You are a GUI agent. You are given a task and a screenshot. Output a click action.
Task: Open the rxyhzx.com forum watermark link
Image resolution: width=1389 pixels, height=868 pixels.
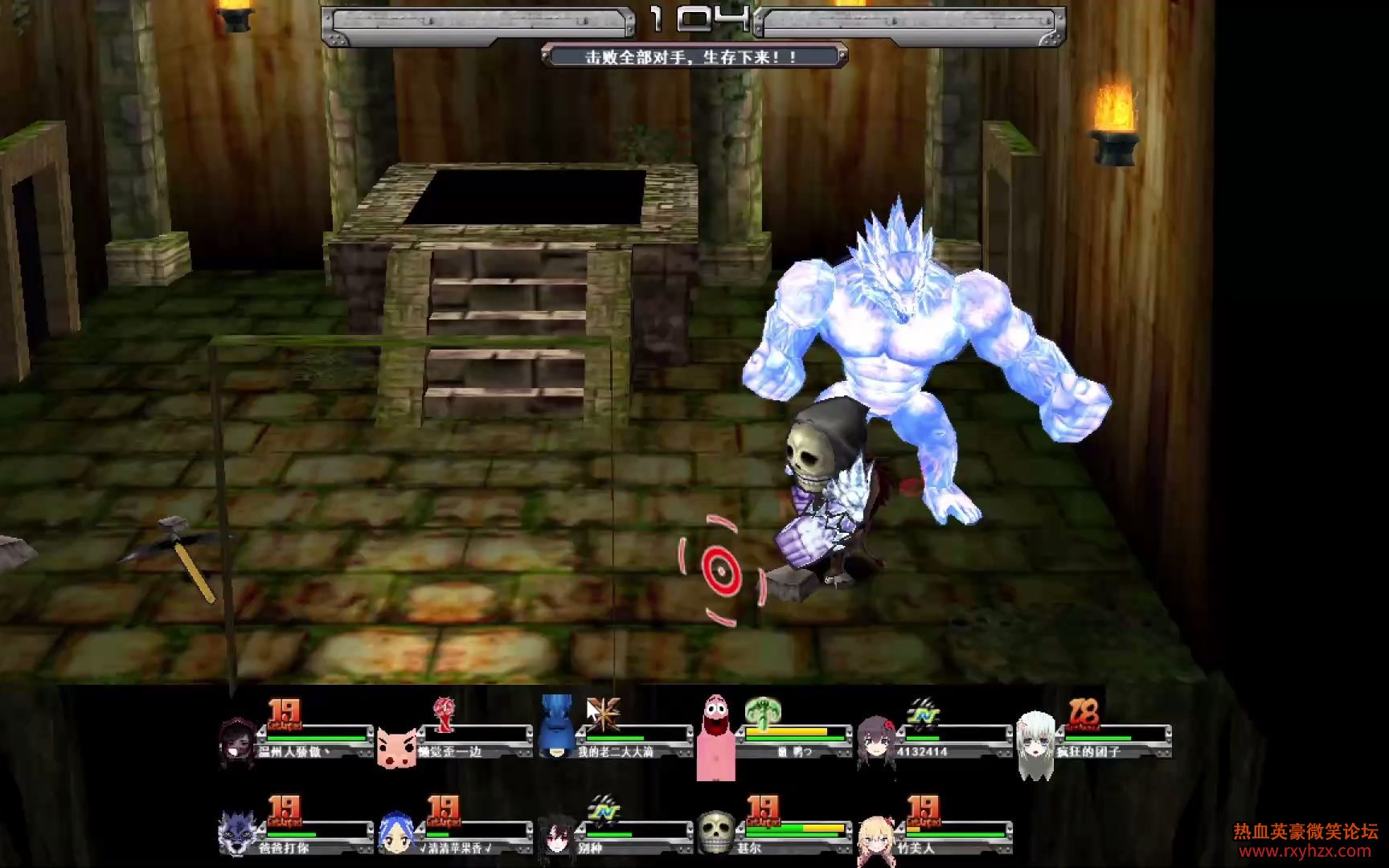coord(1305,850)
